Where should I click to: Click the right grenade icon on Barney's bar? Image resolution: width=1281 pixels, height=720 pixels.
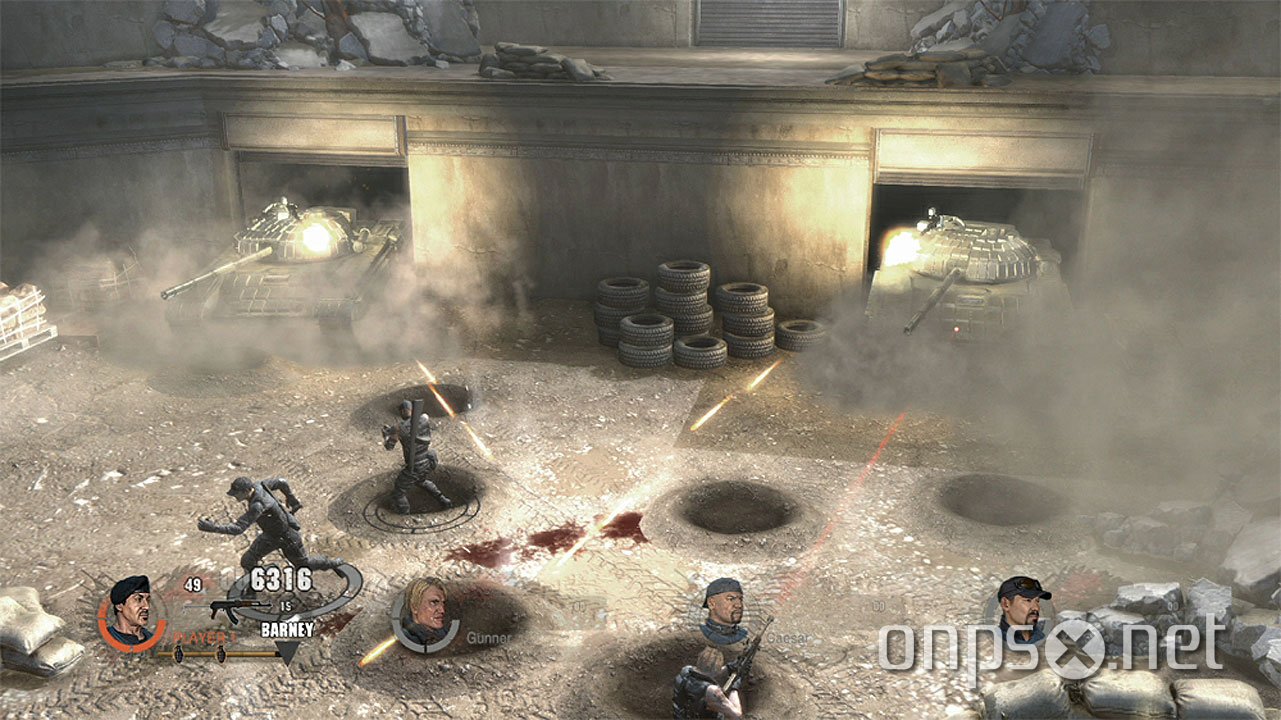(222, 654)
